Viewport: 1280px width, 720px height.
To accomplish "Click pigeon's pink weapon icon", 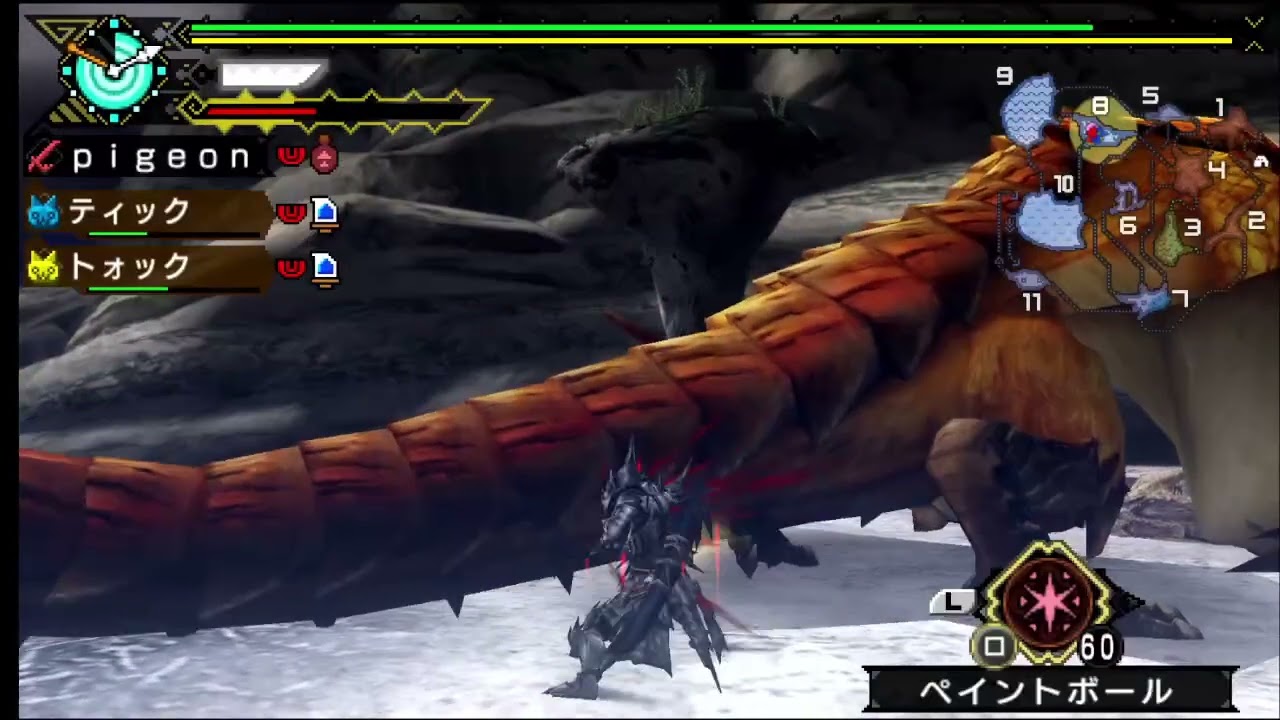I will (x=42, y=158).
